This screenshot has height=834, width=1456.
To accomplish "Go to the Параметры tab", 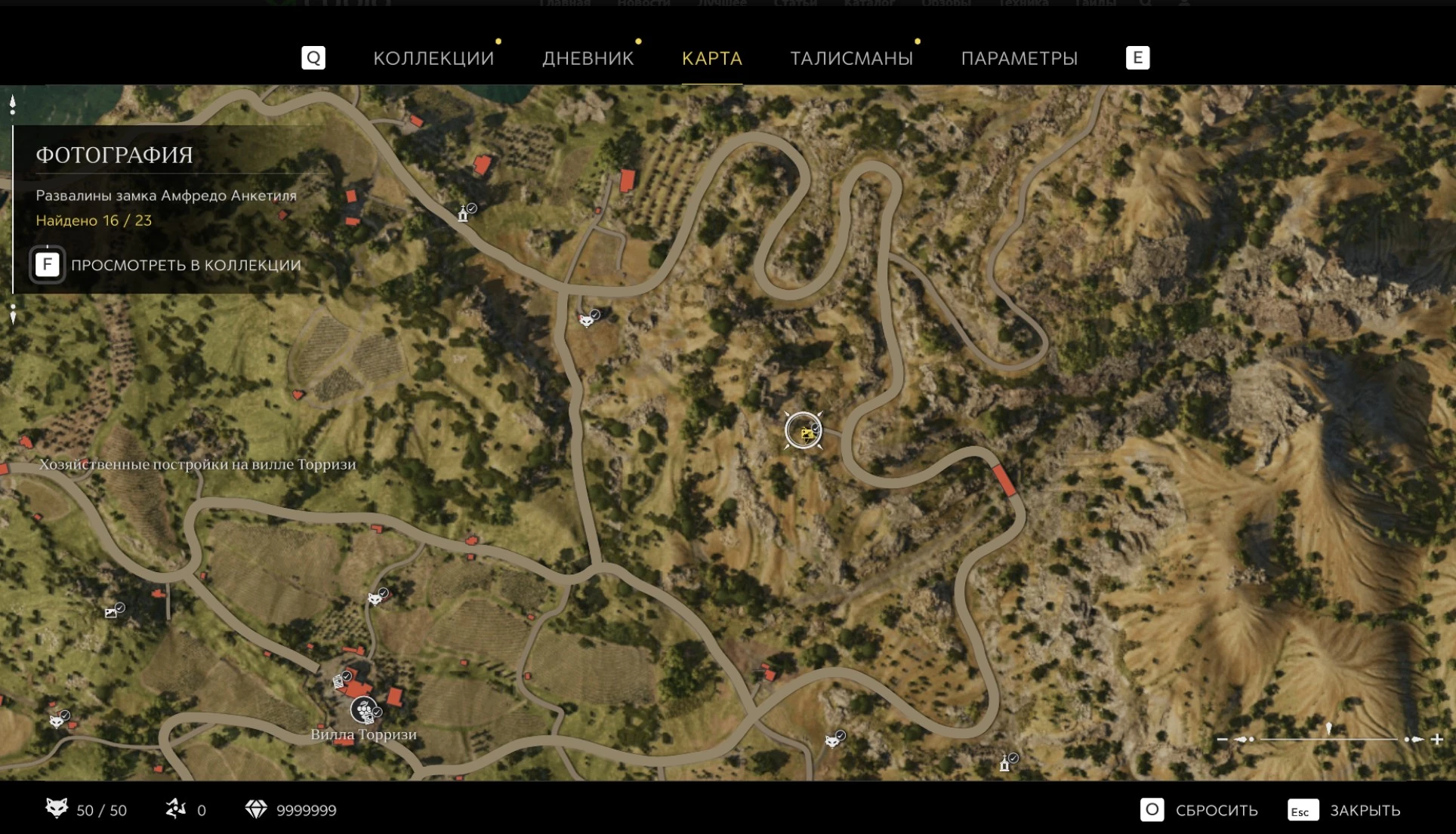I will 1019,58.
